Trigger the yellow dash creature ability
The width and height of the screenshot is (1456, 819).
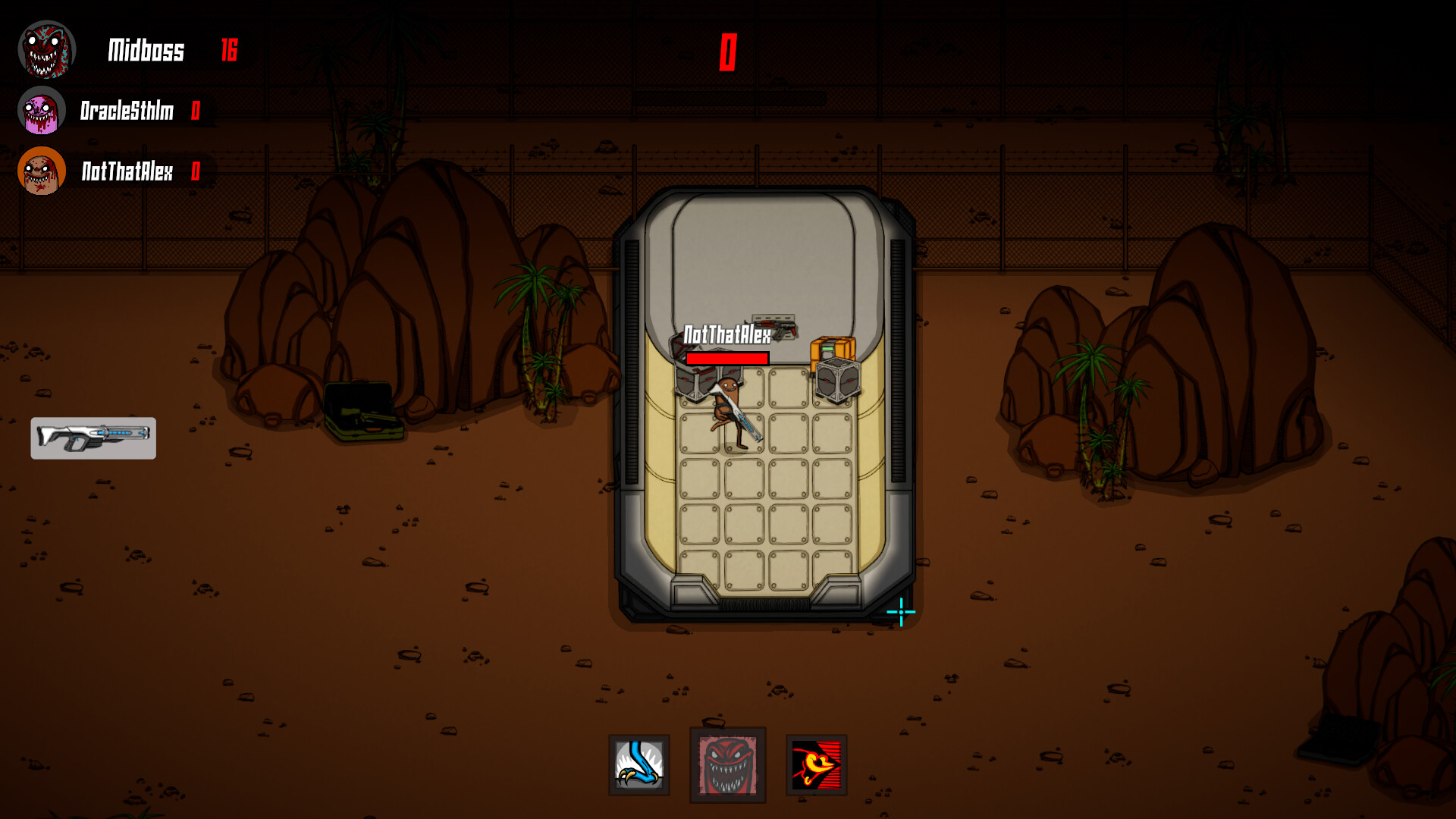coord(816,764)
